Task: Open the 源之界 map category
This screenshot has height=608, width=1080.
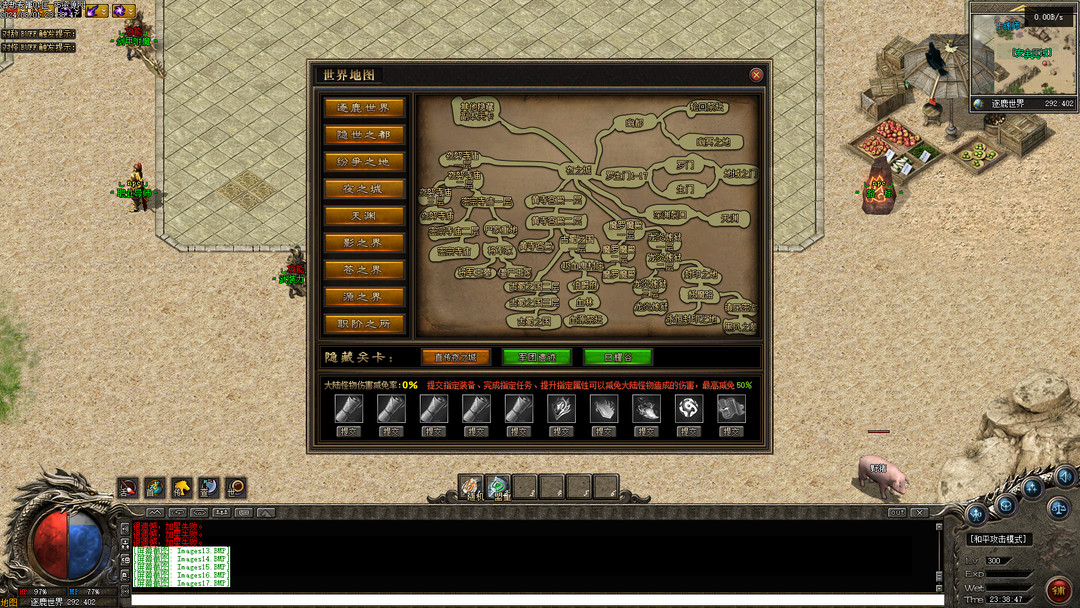Action: point(364,297)
